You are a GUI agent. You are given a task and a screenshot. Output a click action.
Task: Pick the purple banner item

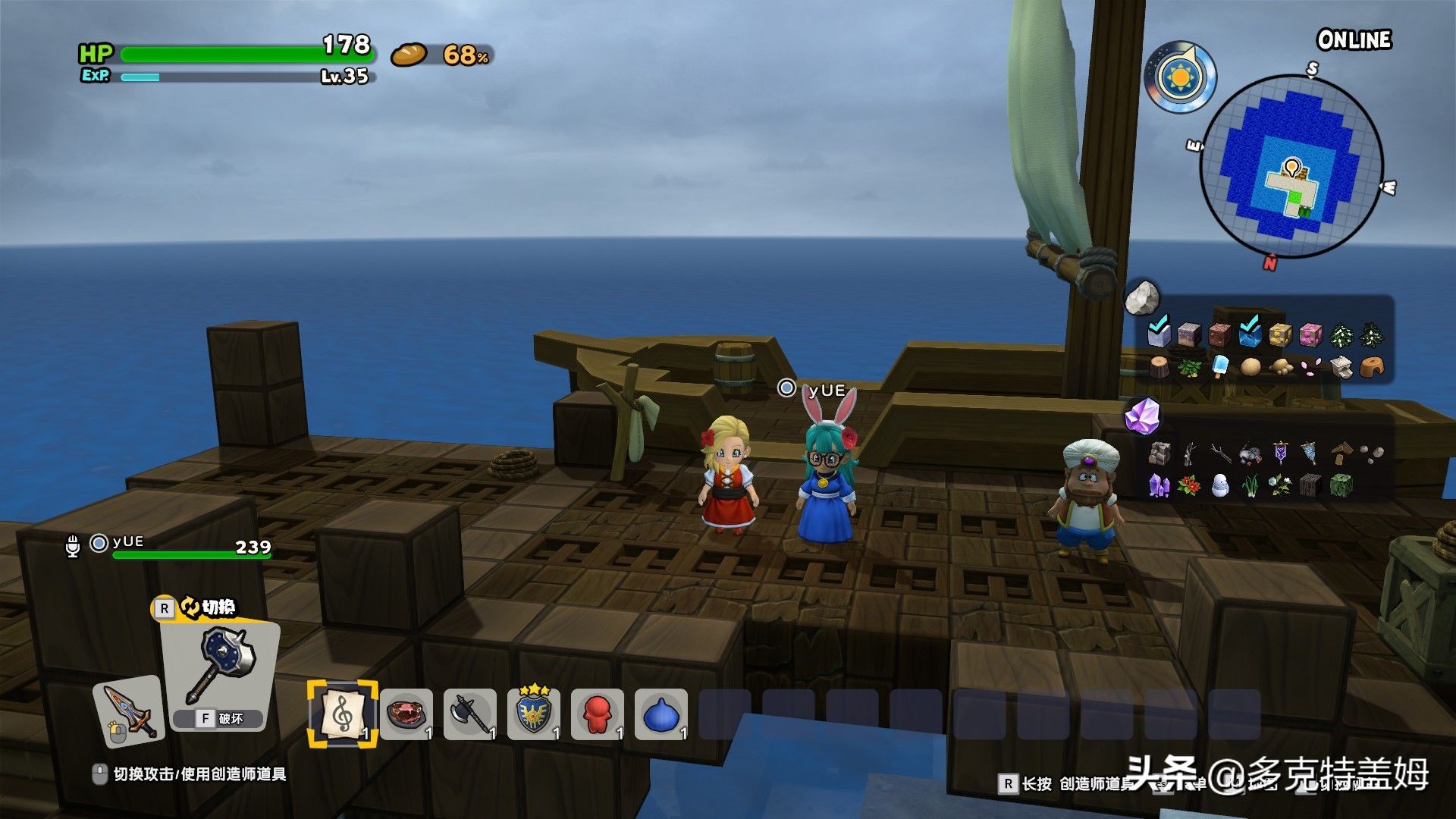(1280, 453)
